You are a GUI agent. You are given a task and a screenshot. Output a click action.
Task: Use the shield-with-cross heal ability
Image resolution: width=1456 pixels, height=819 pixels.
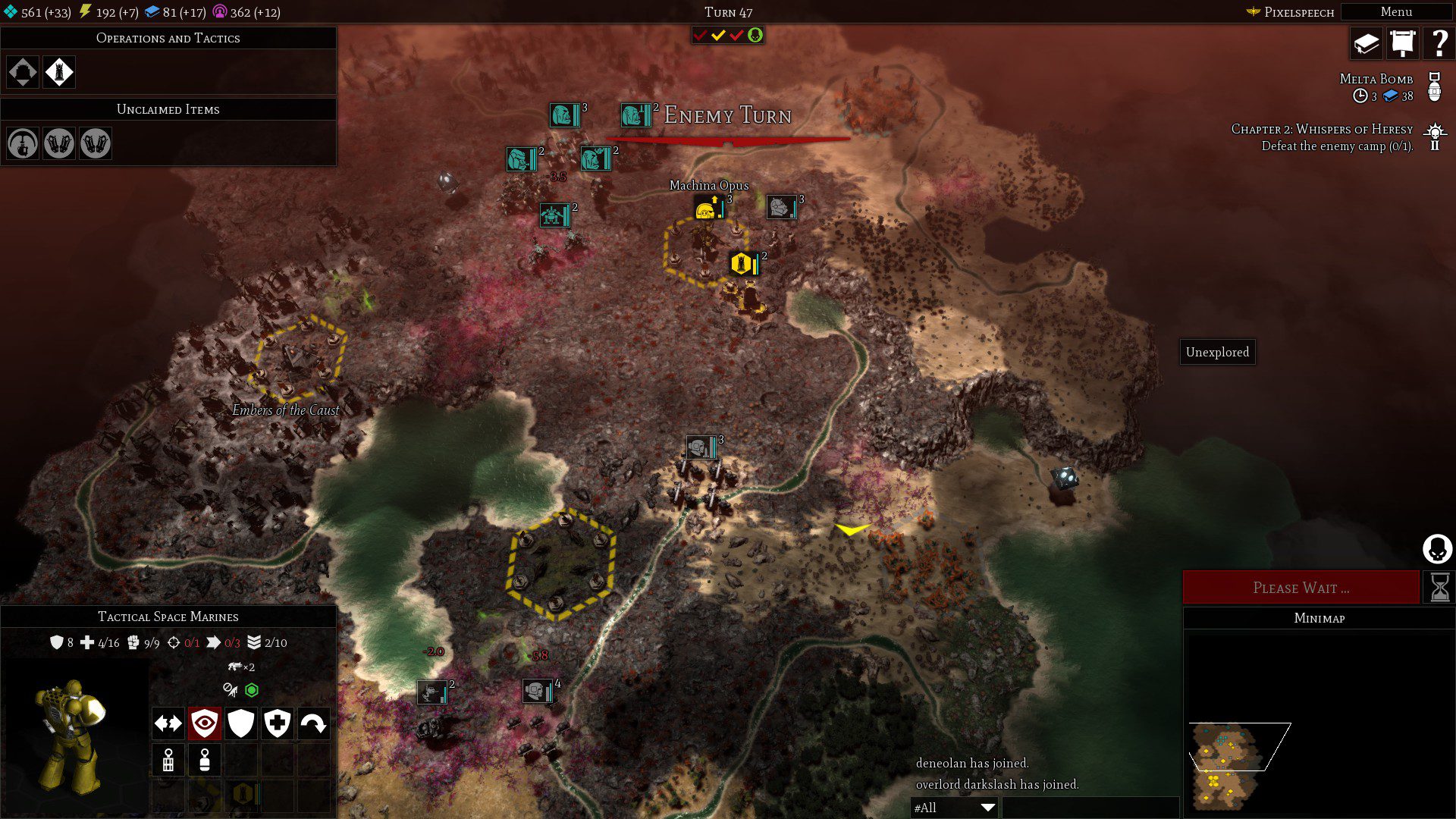(x=277, y=723)
